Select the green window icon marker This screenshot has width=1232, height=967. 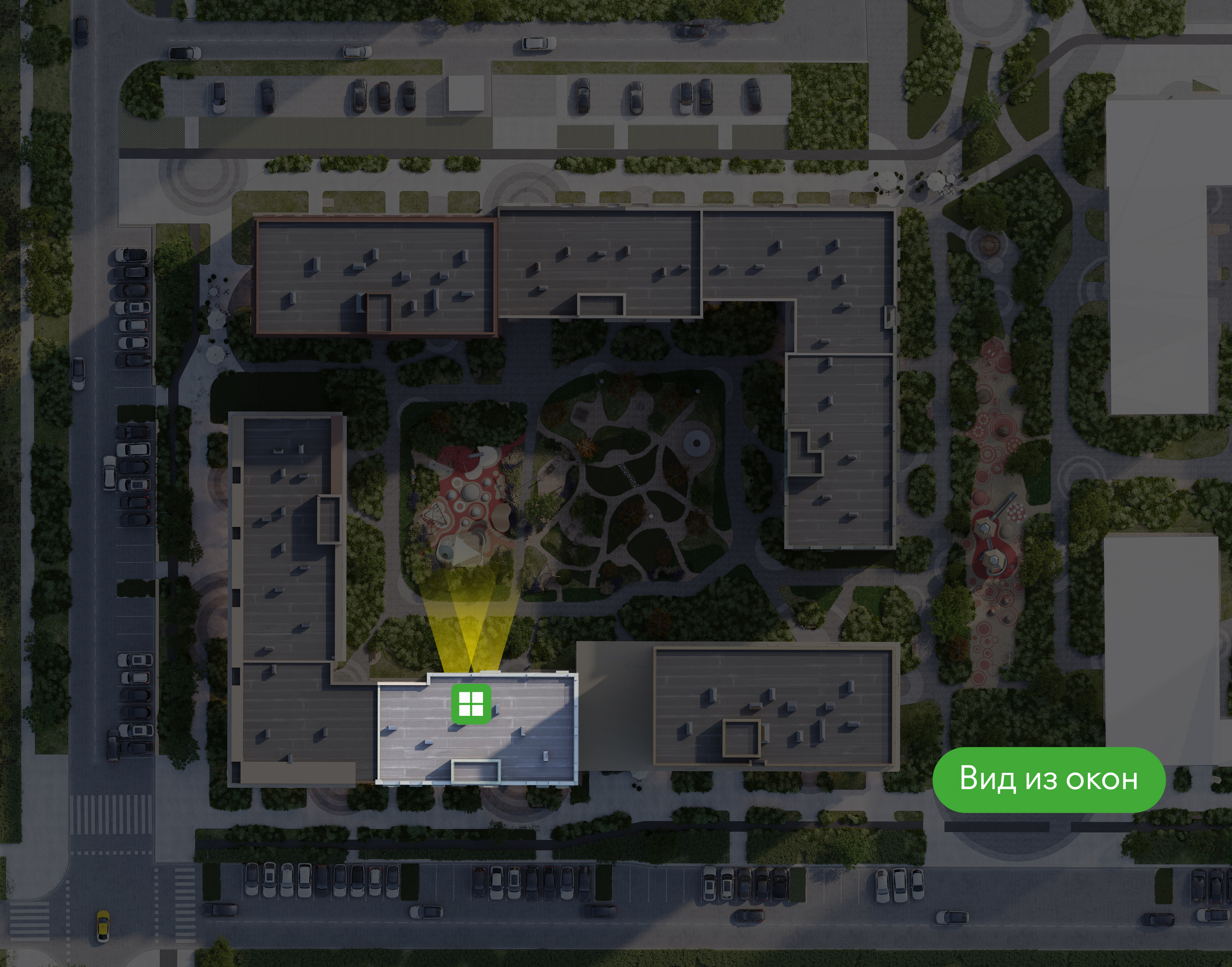click(470, 704)
